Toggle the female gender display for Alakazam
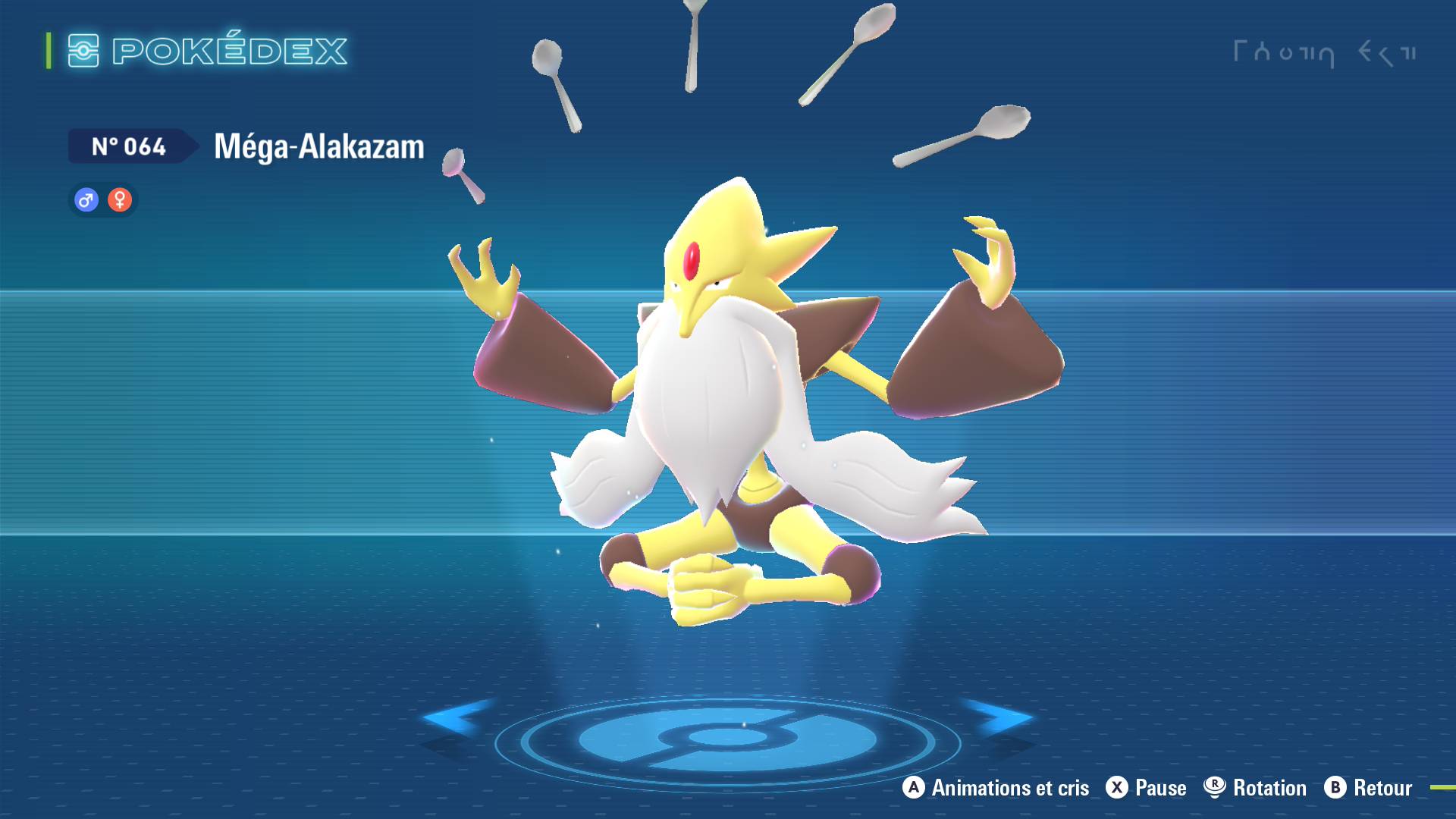1456x819 pixels. pos(120,201)
